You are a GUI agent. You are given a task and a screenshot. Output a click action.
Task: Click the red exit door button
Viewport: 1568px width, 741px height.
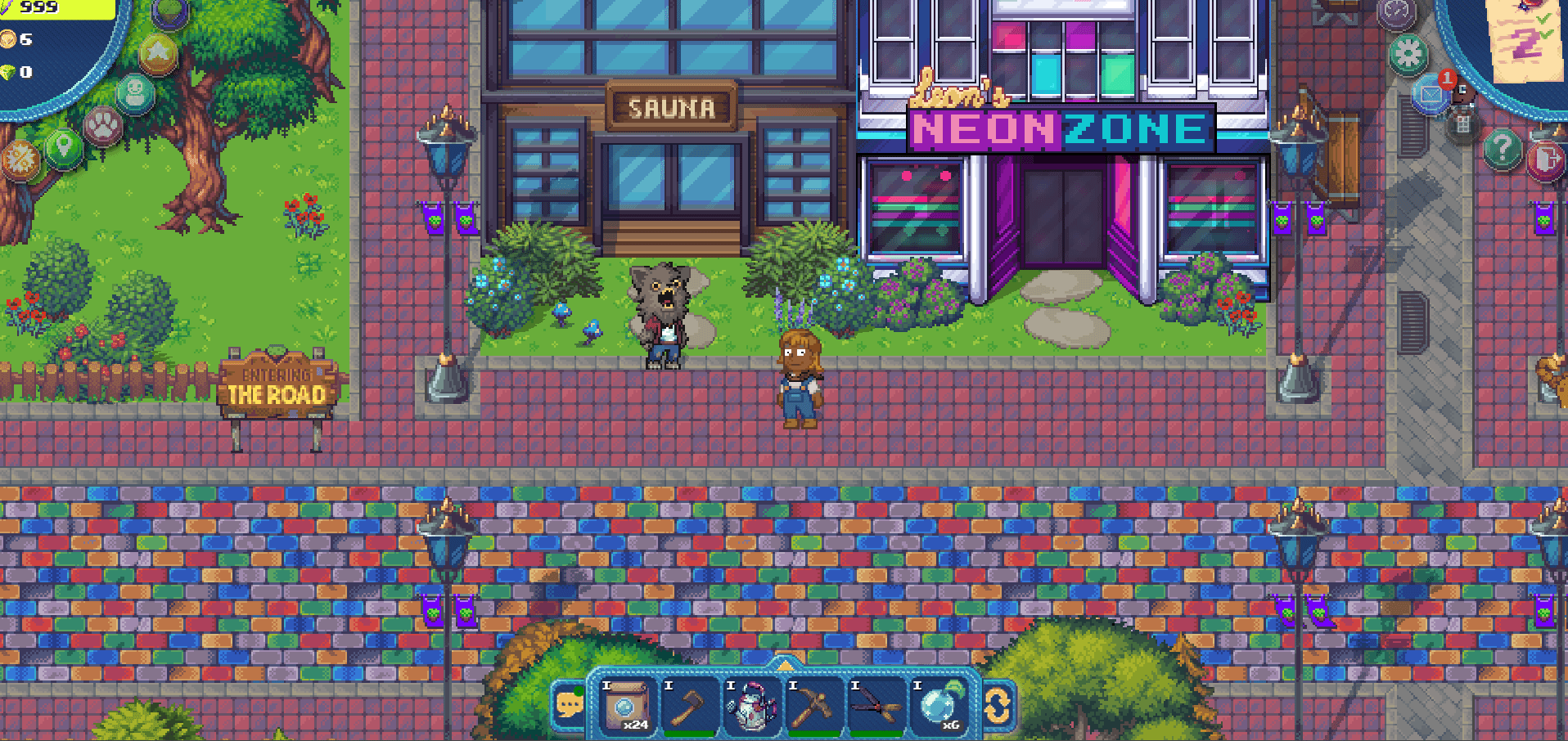tap(1545, 159)
